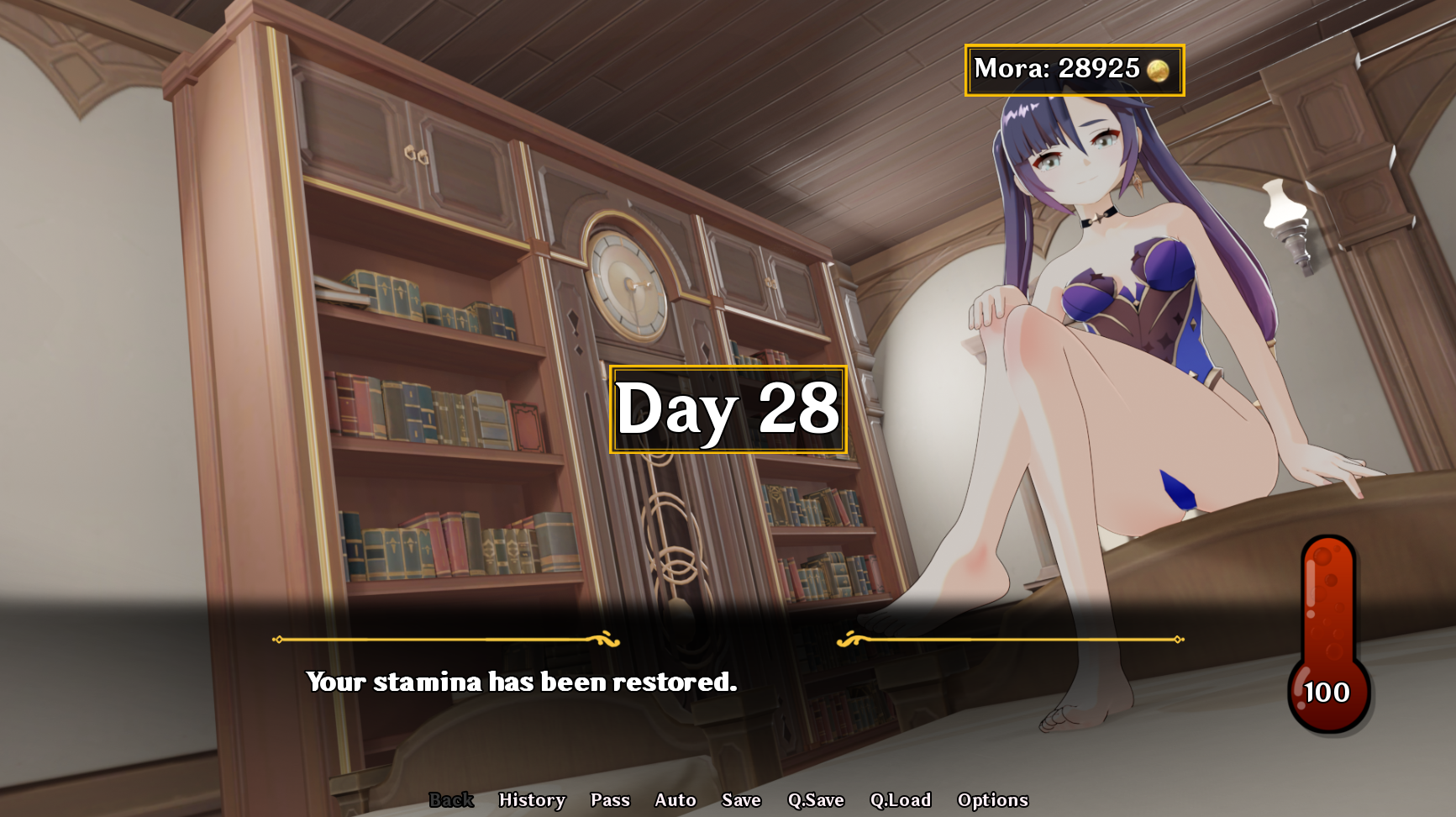Open the Options menu
The image size is (1456, 817).
coord(993,799)
